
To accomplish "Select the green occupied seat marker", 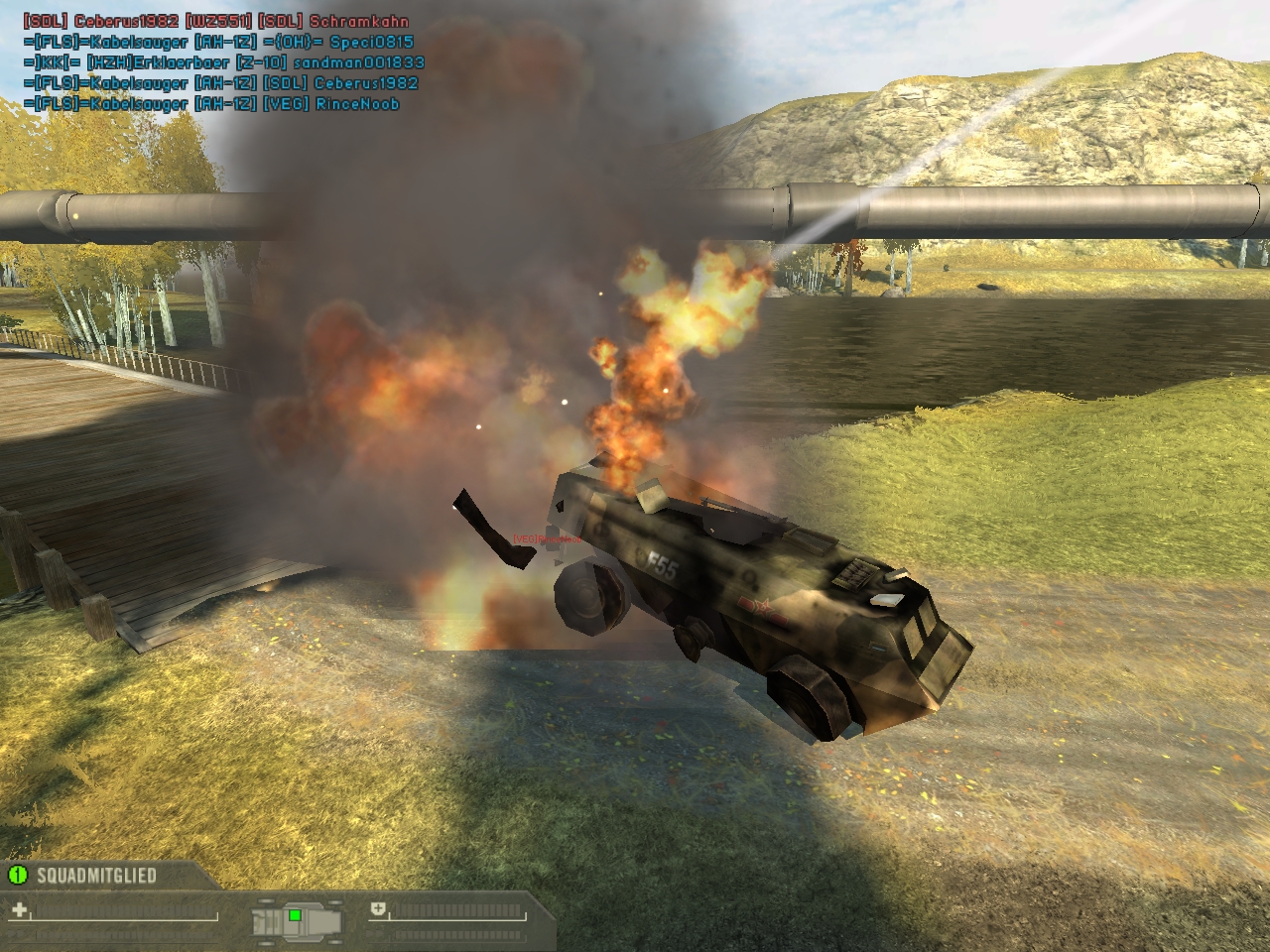I will (x=295, y=914).
